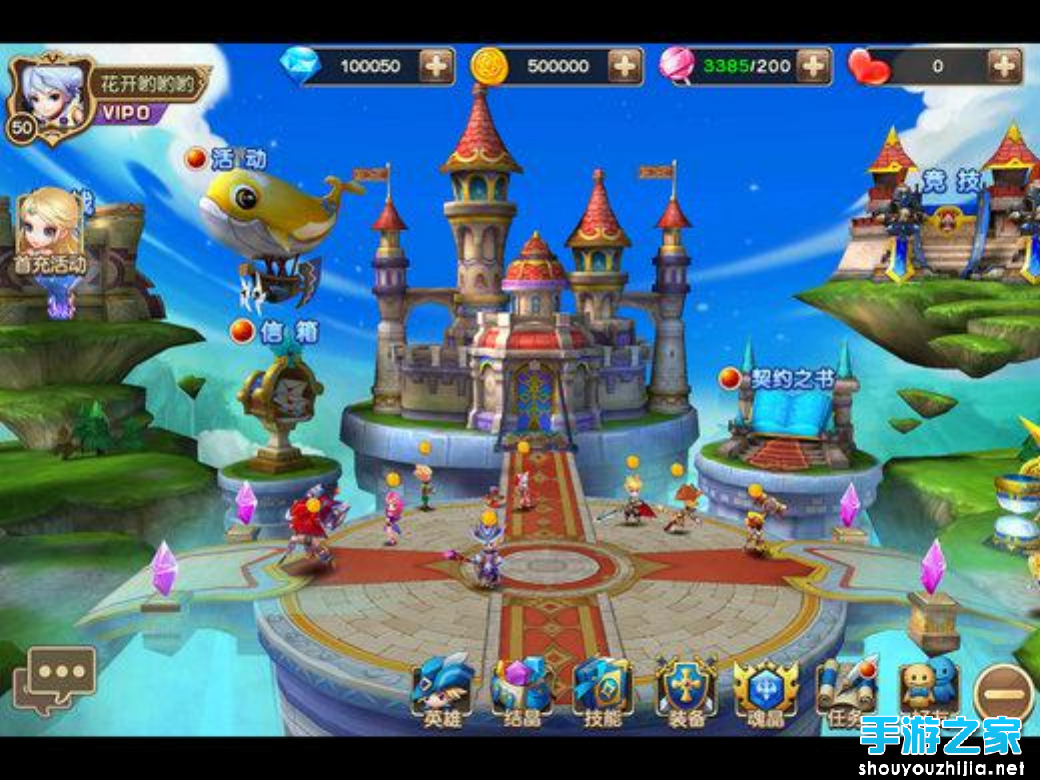Open the chat speech bubble
This screenshot has height=780, width=1040.
click(59, 676)
